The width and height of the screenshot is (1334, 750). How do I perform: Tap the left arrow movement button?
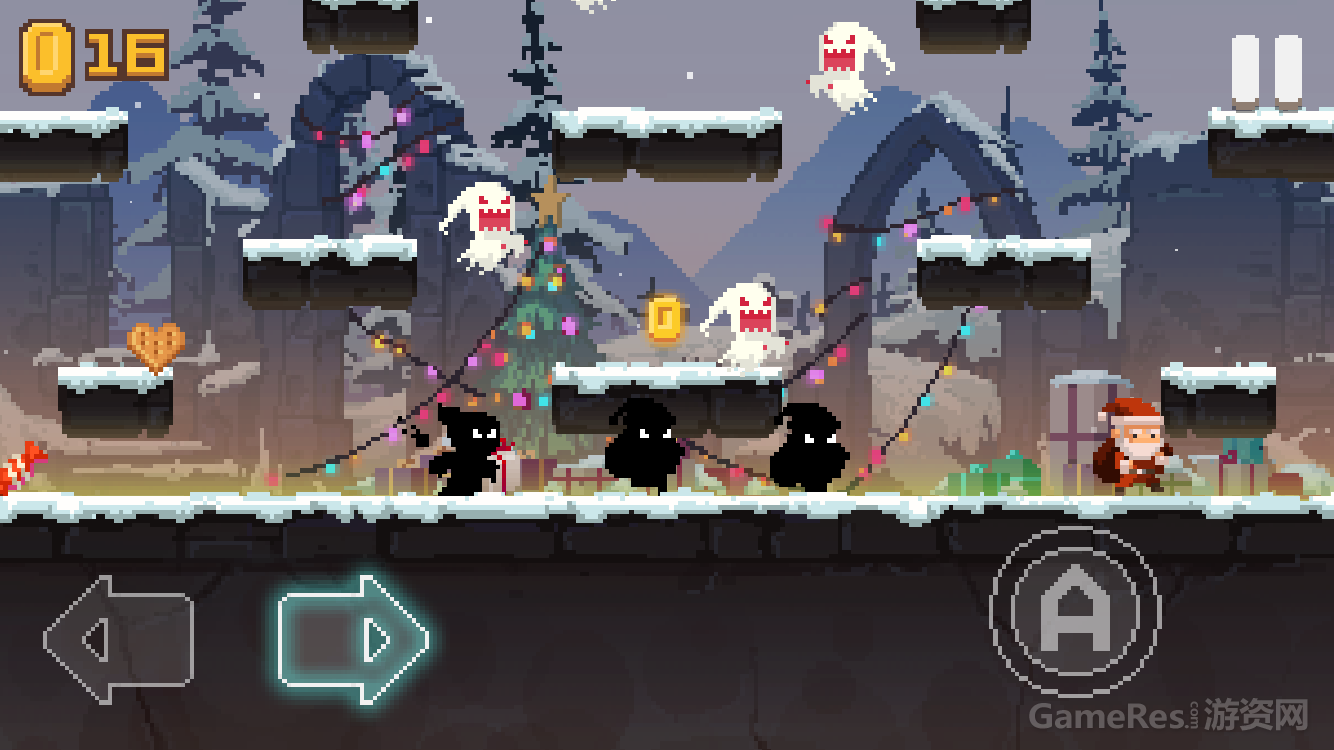(119, 640)
